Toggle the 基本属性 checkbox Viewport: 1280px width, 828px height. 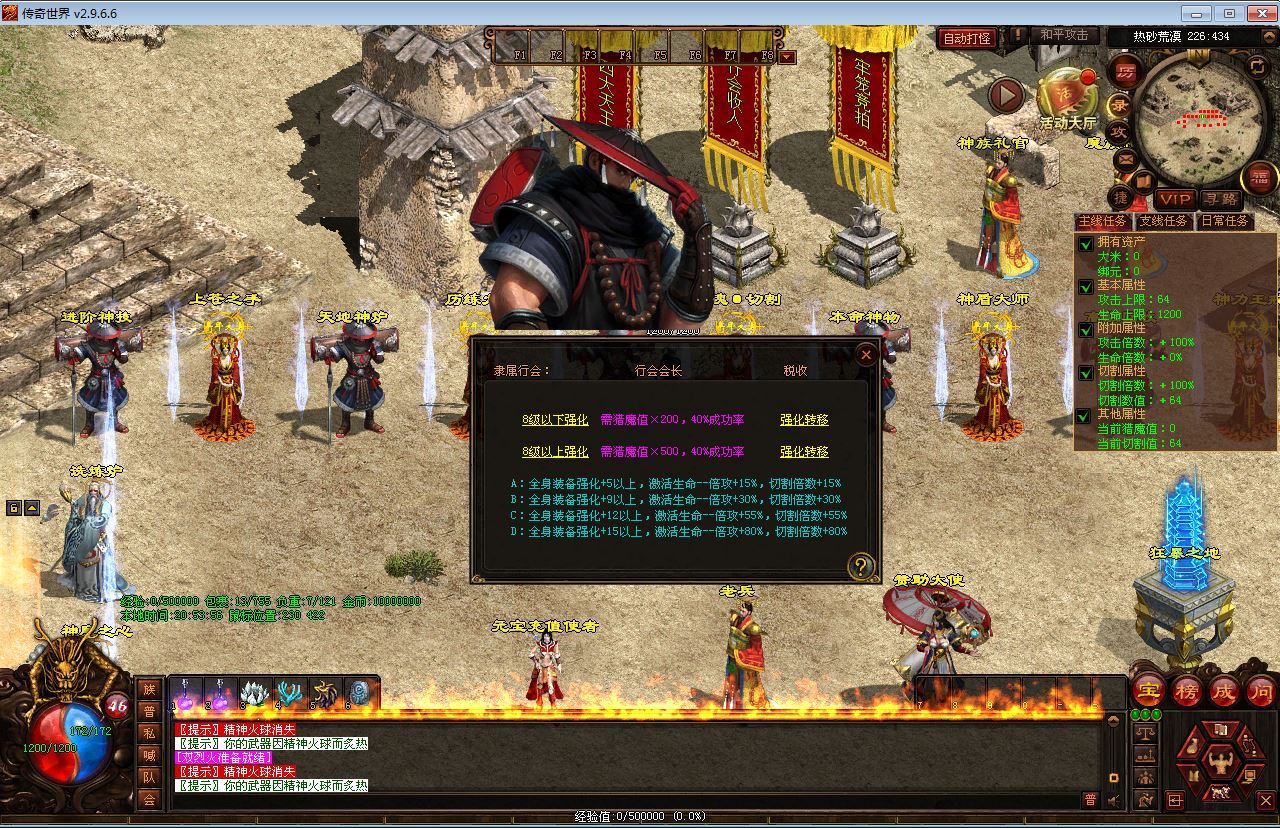click(x=1085, y=286)
